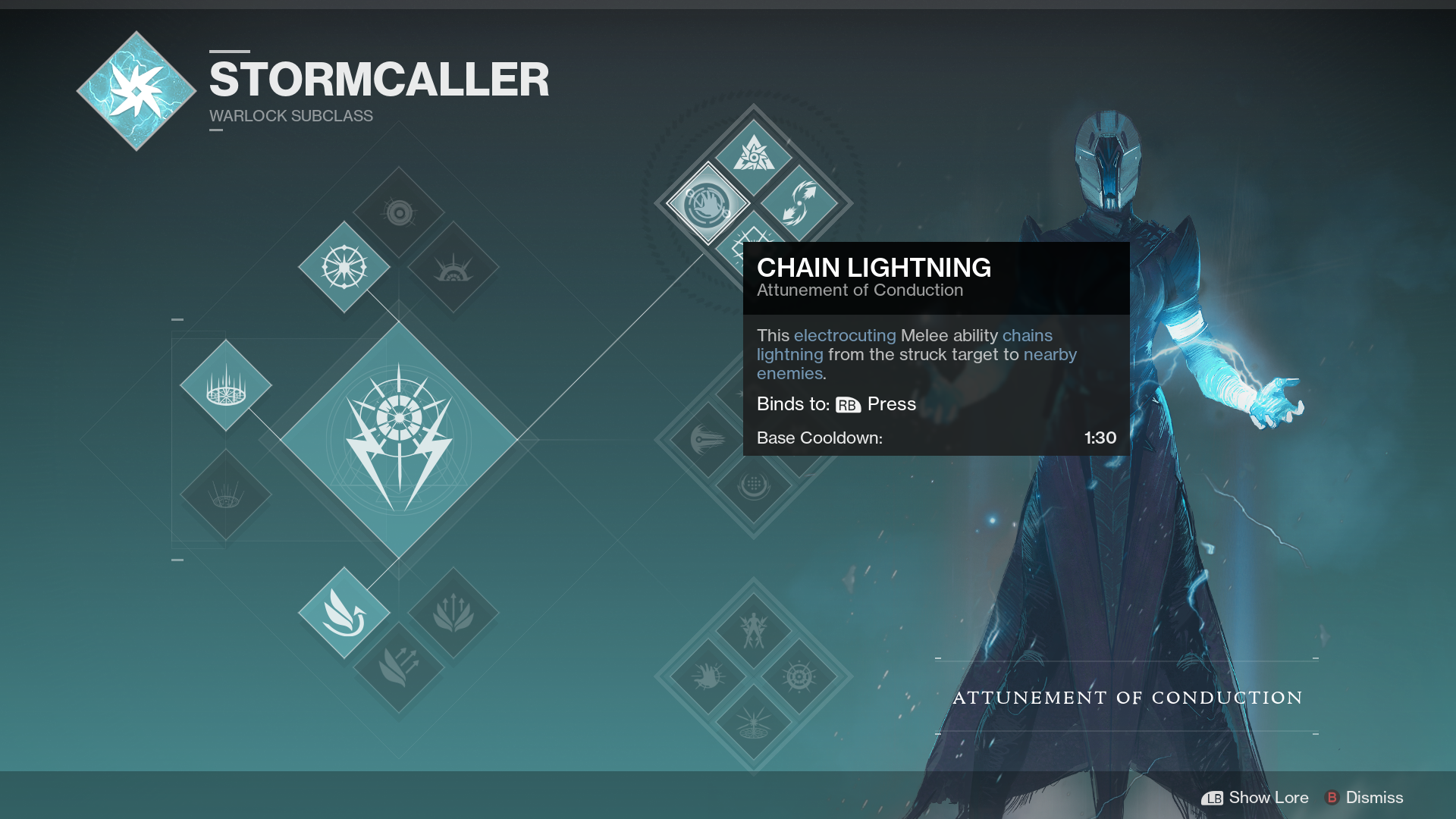
Task: Choose the active spoked-wheel grenade node
Action: [x=344, y=267]
